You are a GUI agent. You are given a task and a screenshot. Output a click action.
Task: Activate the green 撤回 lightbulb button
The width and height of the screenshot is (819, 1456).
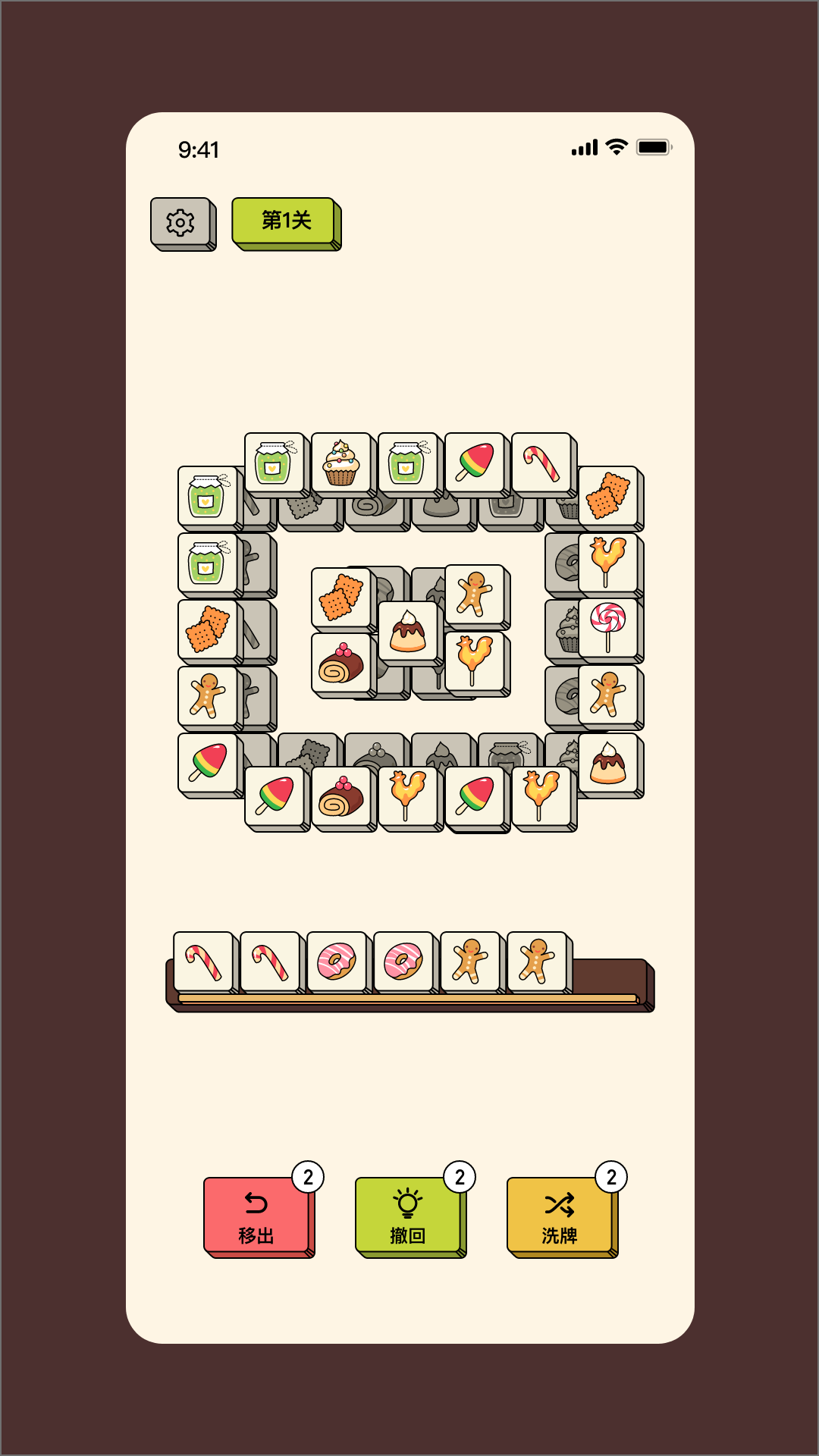tap(408, 1216)
